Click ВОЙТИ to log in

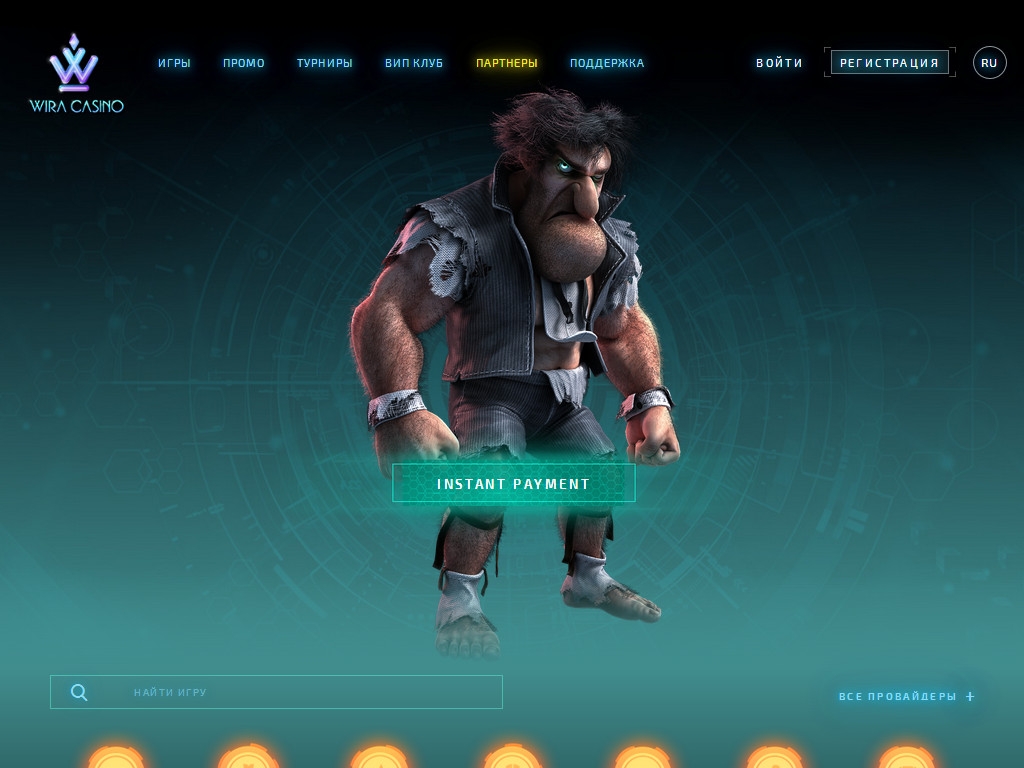tap(779, 63)
